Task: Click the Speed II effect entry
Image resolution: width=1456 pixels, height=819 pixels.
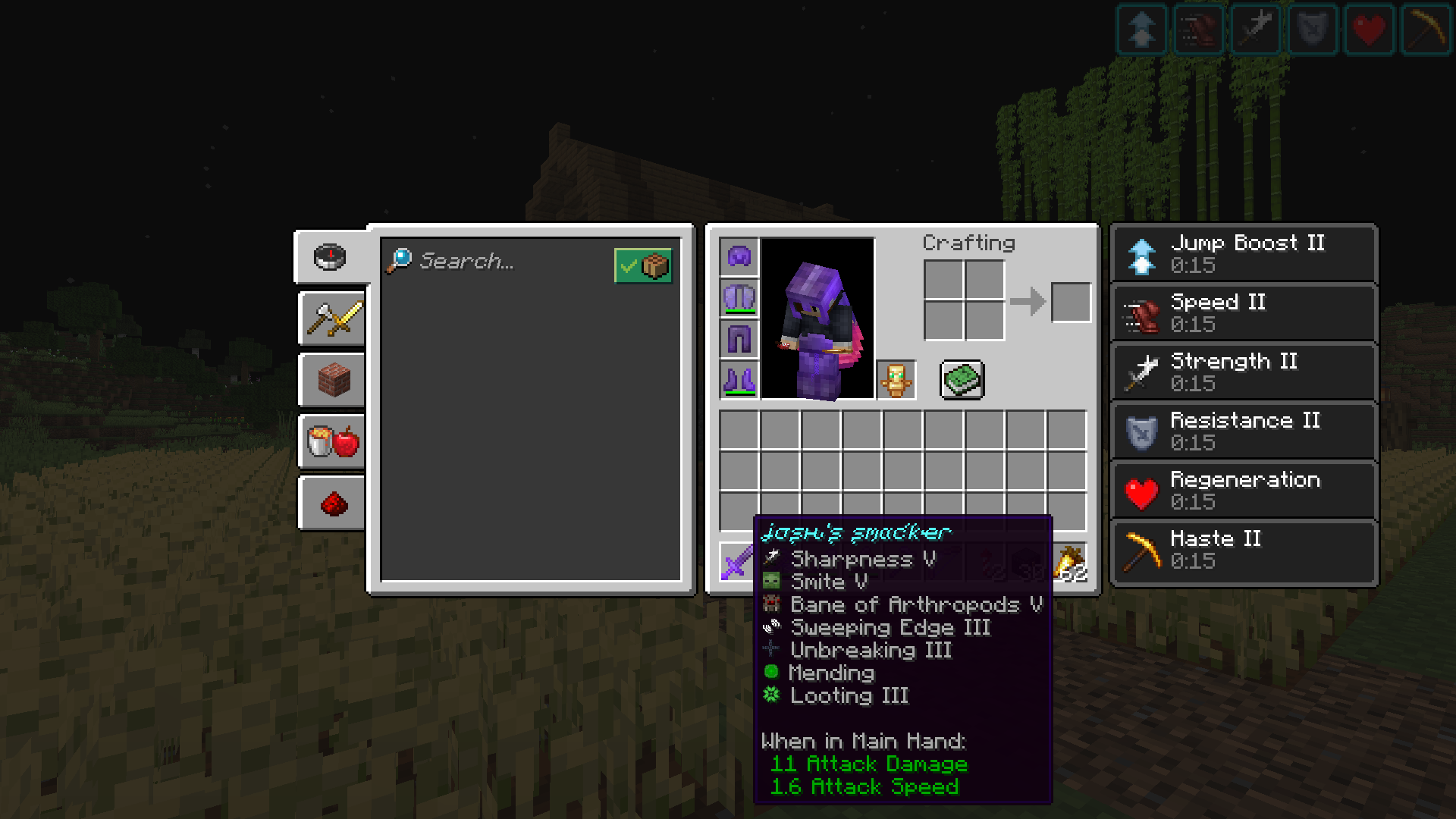Action: click(1244, 312)
